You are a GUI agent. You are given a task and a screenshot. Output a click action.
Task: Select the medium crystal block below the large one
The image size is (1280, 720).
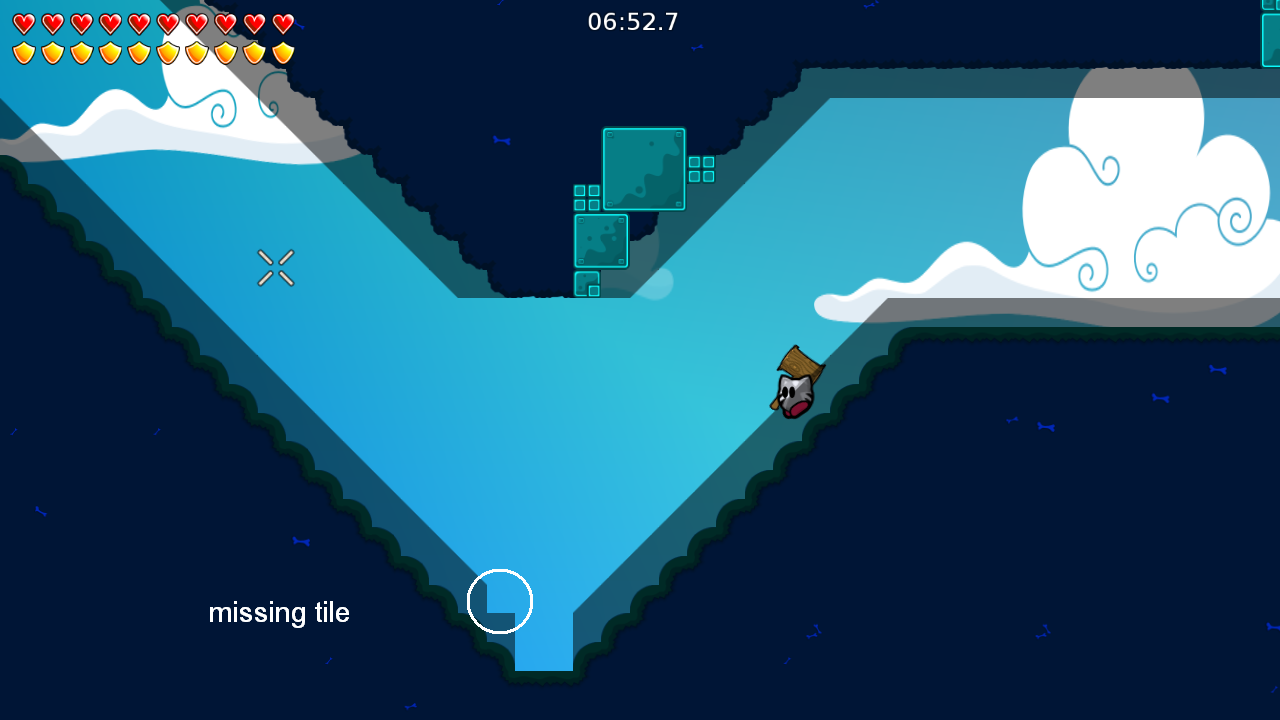(x=601, y=240)
